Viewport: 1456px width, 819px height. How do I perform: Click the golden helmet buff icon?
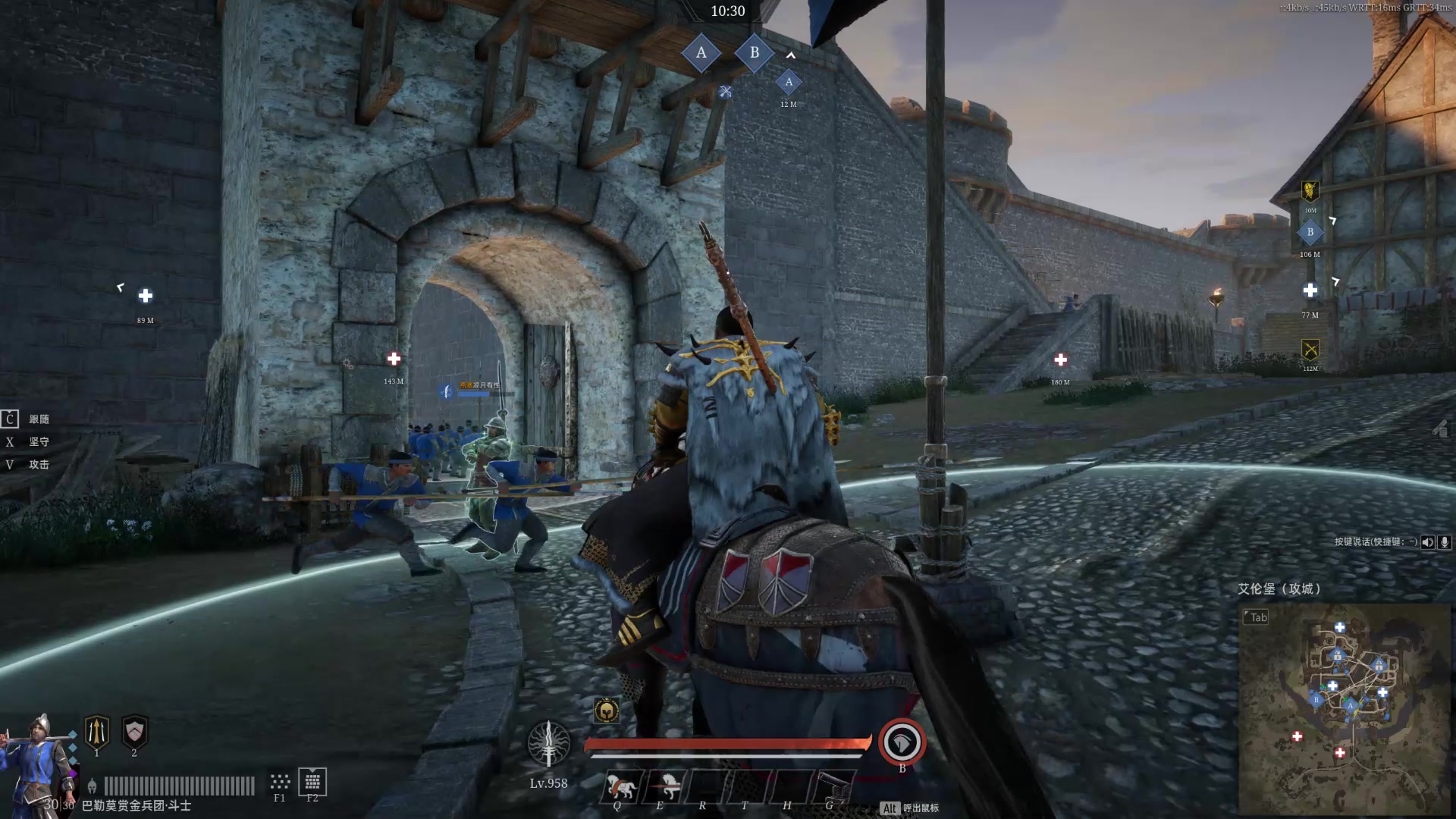(x=606, y=711)
